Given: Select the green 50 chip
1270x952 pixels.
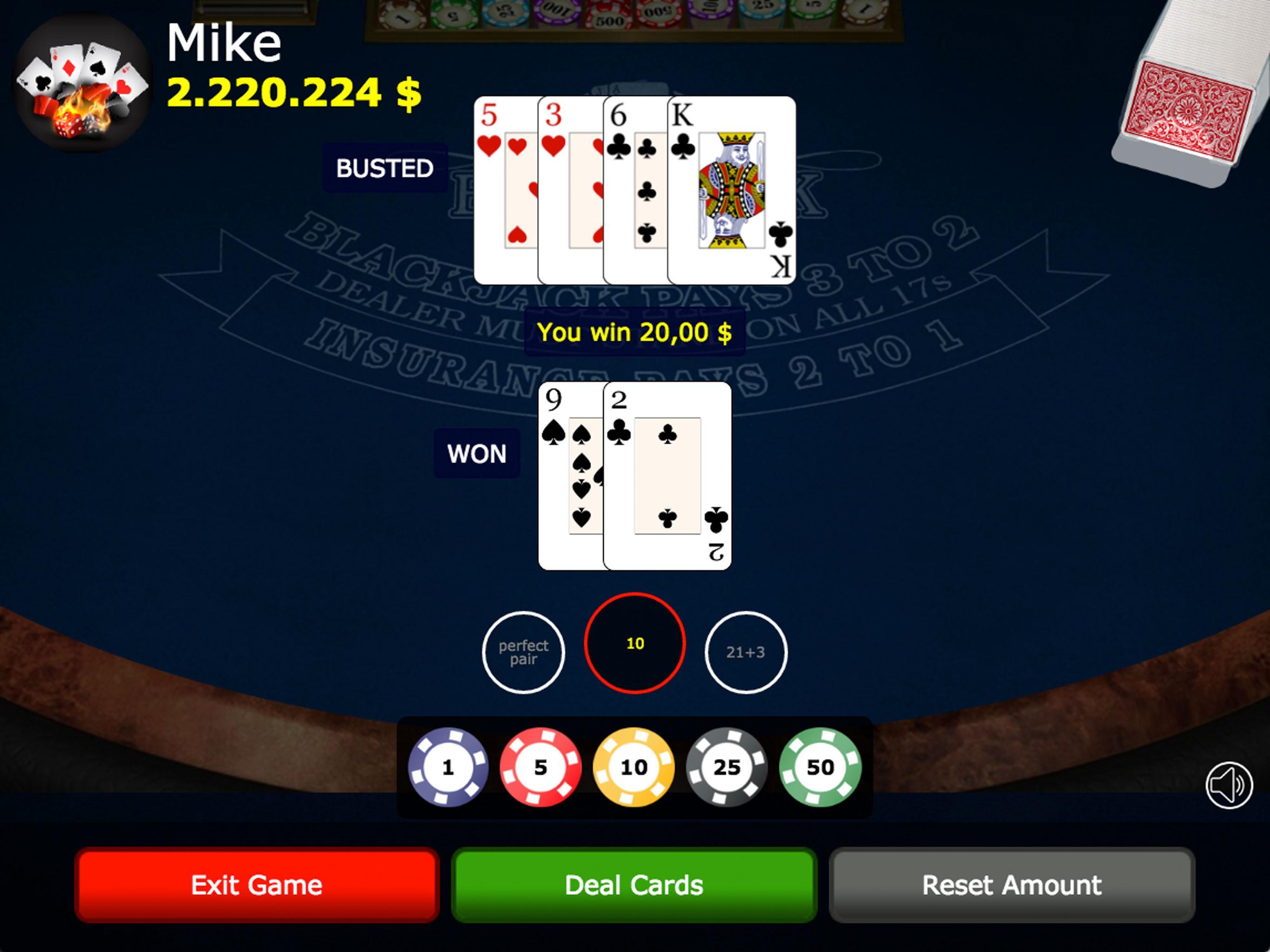Looking at the screenshot, I should click(821, 767).
